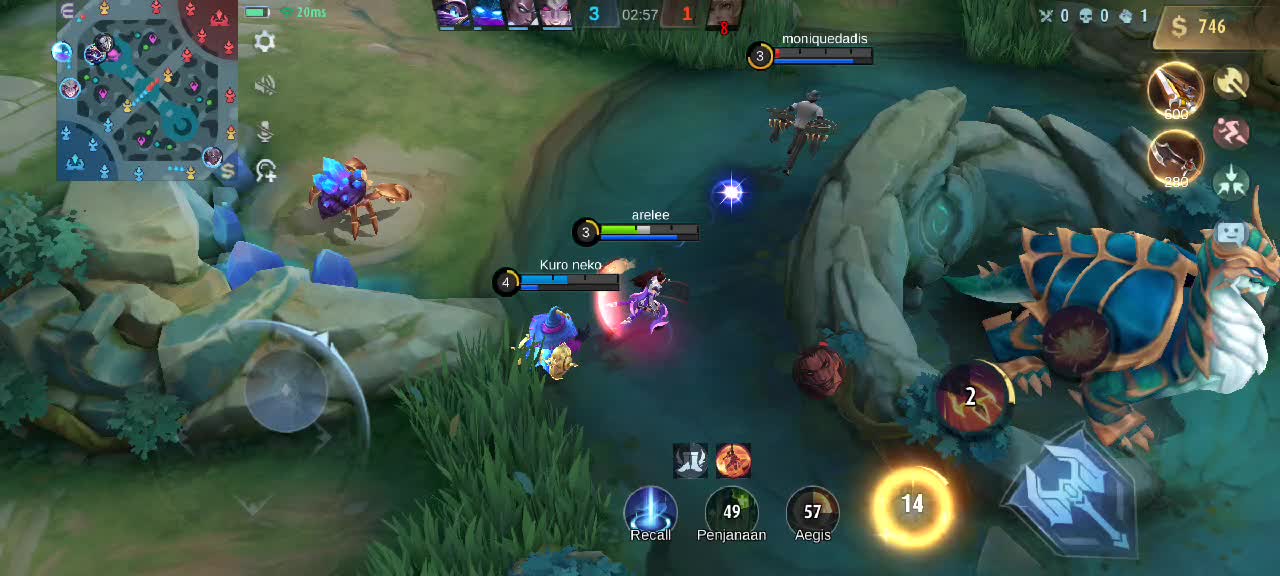Tap the virtual movement joystick
This screenshot has width=1280, height=576.
(x=286, y=390)
